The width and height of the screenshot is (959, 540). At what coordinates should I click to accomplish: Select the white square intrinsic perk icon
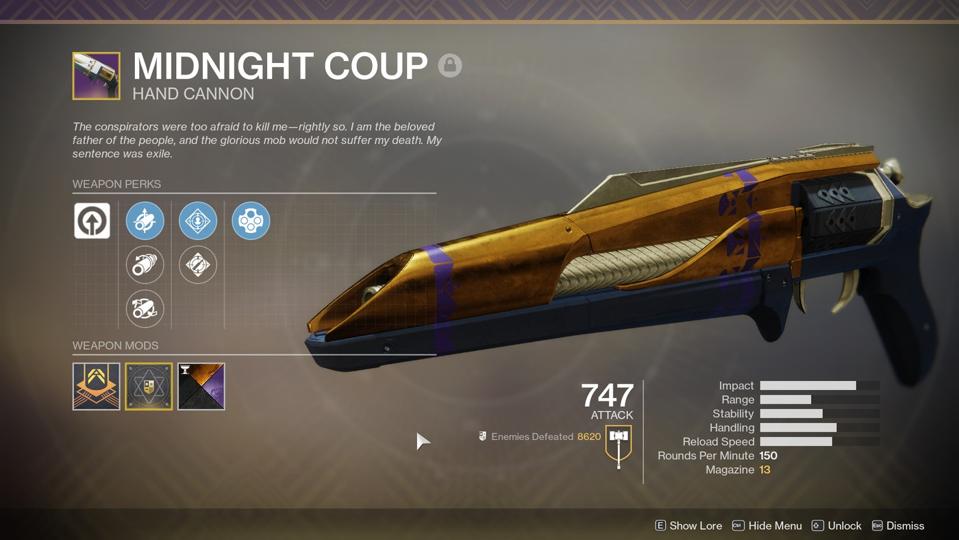(92, 221)
